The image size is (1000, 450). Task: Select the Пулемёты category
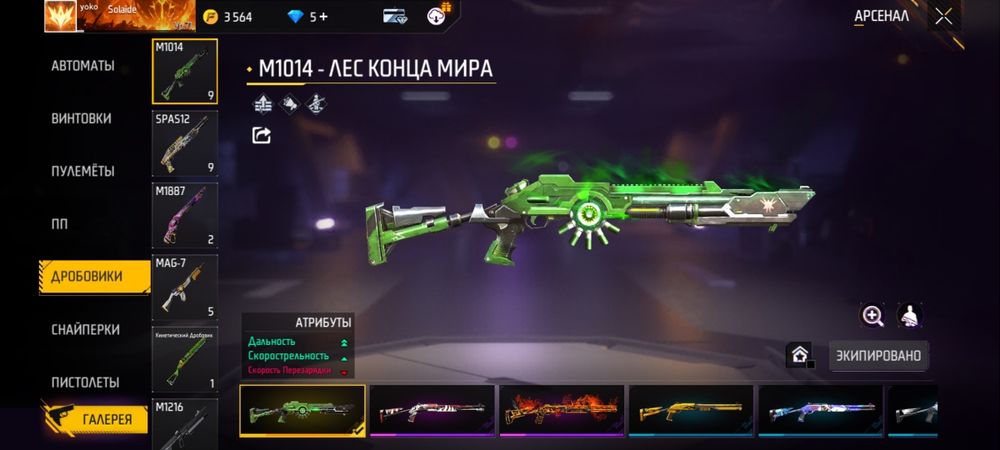coord(83,171)
